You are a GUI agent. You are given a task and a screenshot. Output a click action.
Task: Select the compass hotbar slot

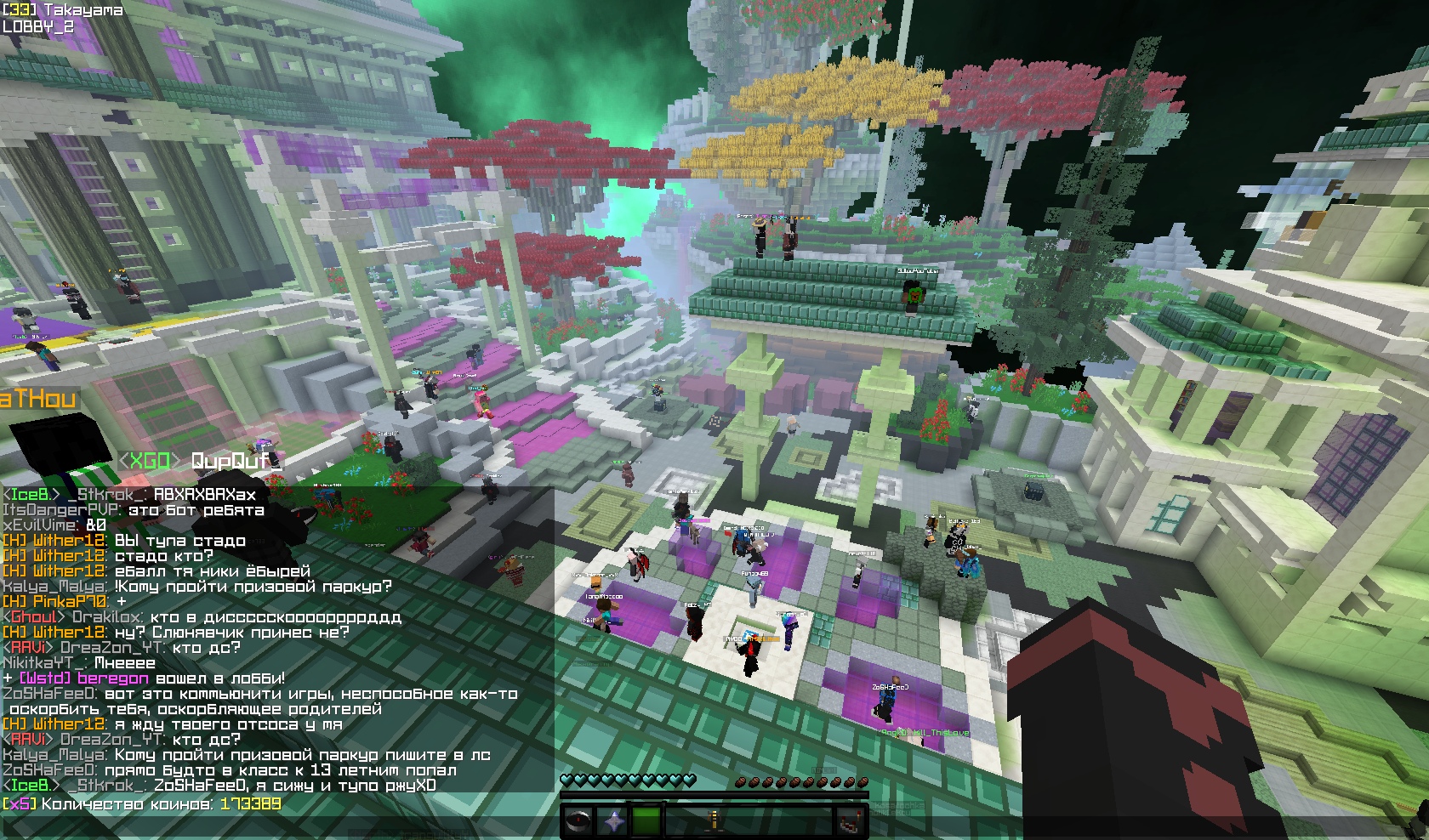[x=578, y=821]
